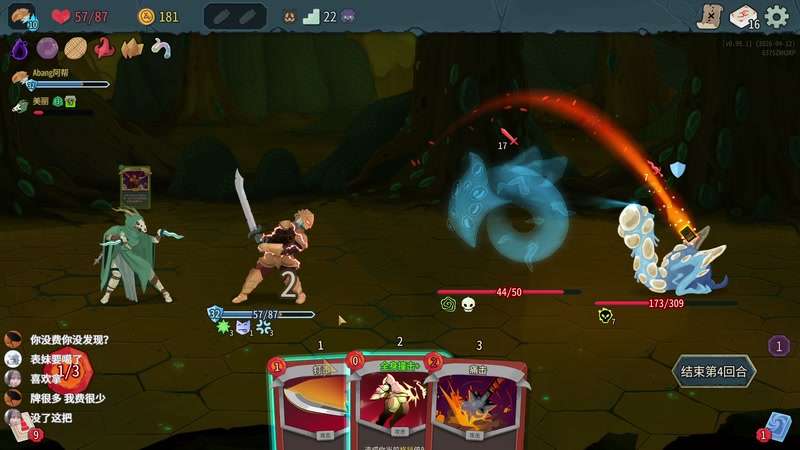800x450 pixels.
Task: Inspect the red flower relic
Action: tap(103, 47)
